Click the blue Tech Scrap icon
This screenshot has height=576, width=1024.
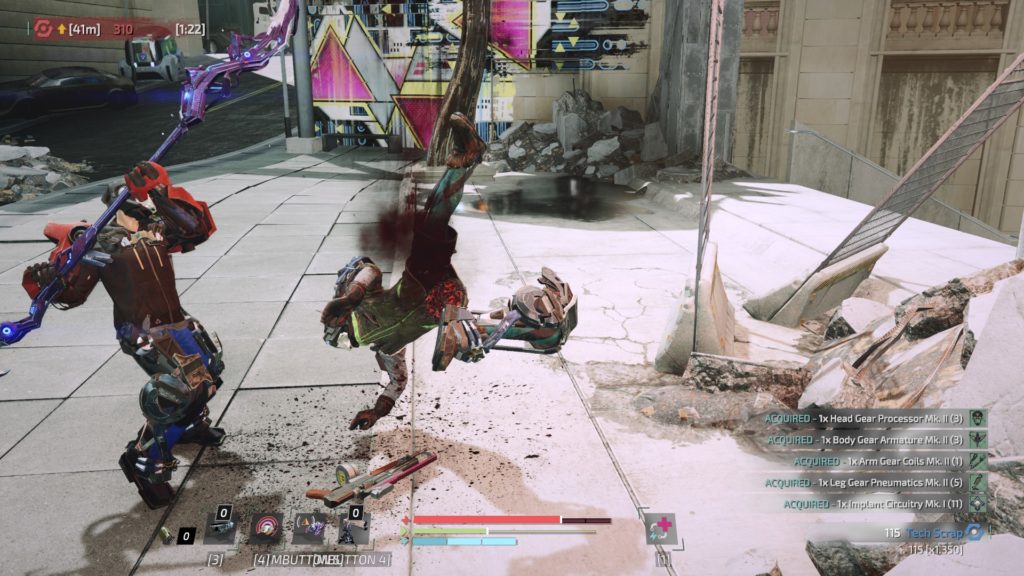974,532
